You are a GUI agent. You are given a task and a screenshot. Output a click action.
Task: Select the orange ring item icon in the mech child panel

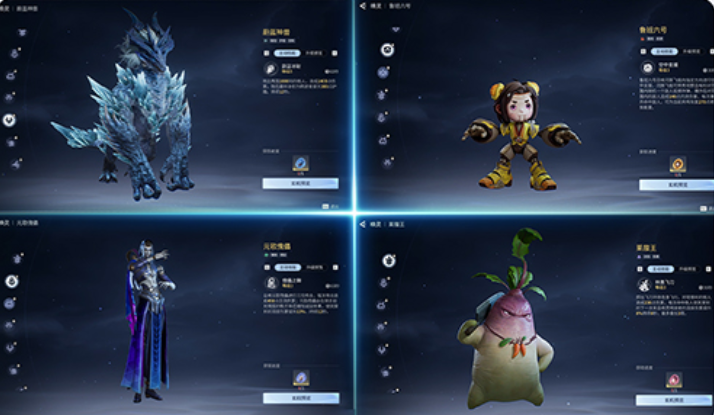click(x=677, y=164)
